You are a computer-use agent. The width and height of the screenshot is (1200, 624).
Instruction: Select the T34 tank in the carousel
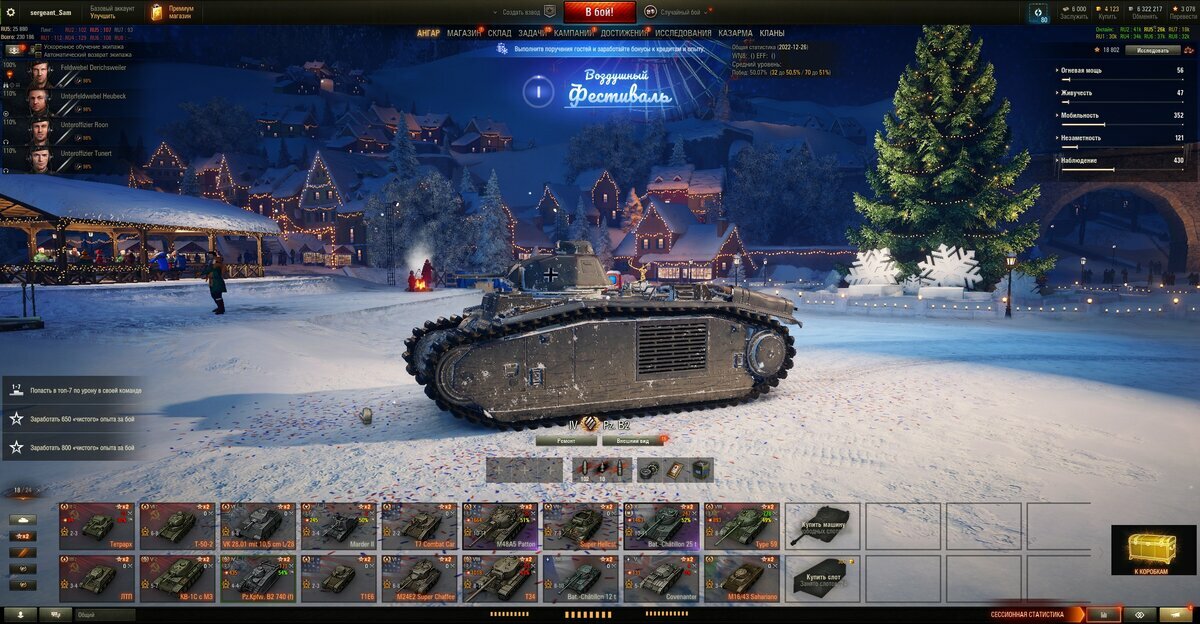click(500, 579)
